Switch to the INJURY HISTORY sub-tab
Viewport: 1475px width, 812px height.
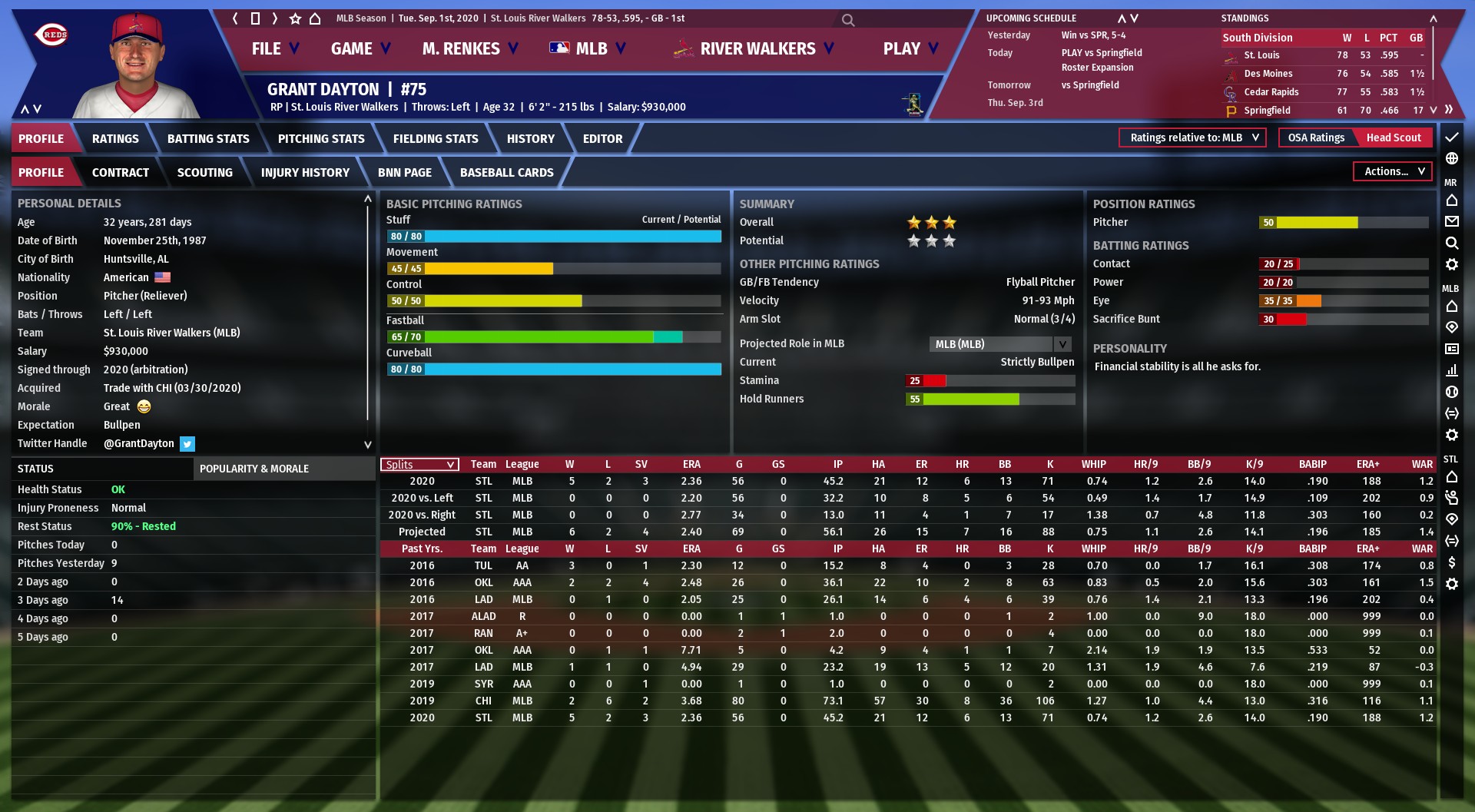[305, 173]
